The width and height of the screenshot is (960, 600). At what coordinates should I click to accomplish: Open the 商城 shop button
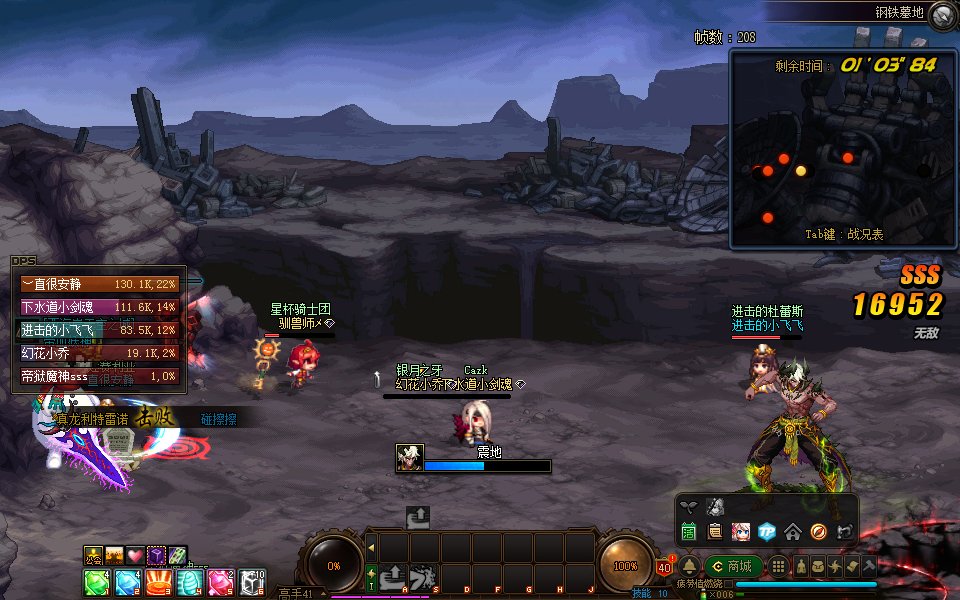pos(733,567)
